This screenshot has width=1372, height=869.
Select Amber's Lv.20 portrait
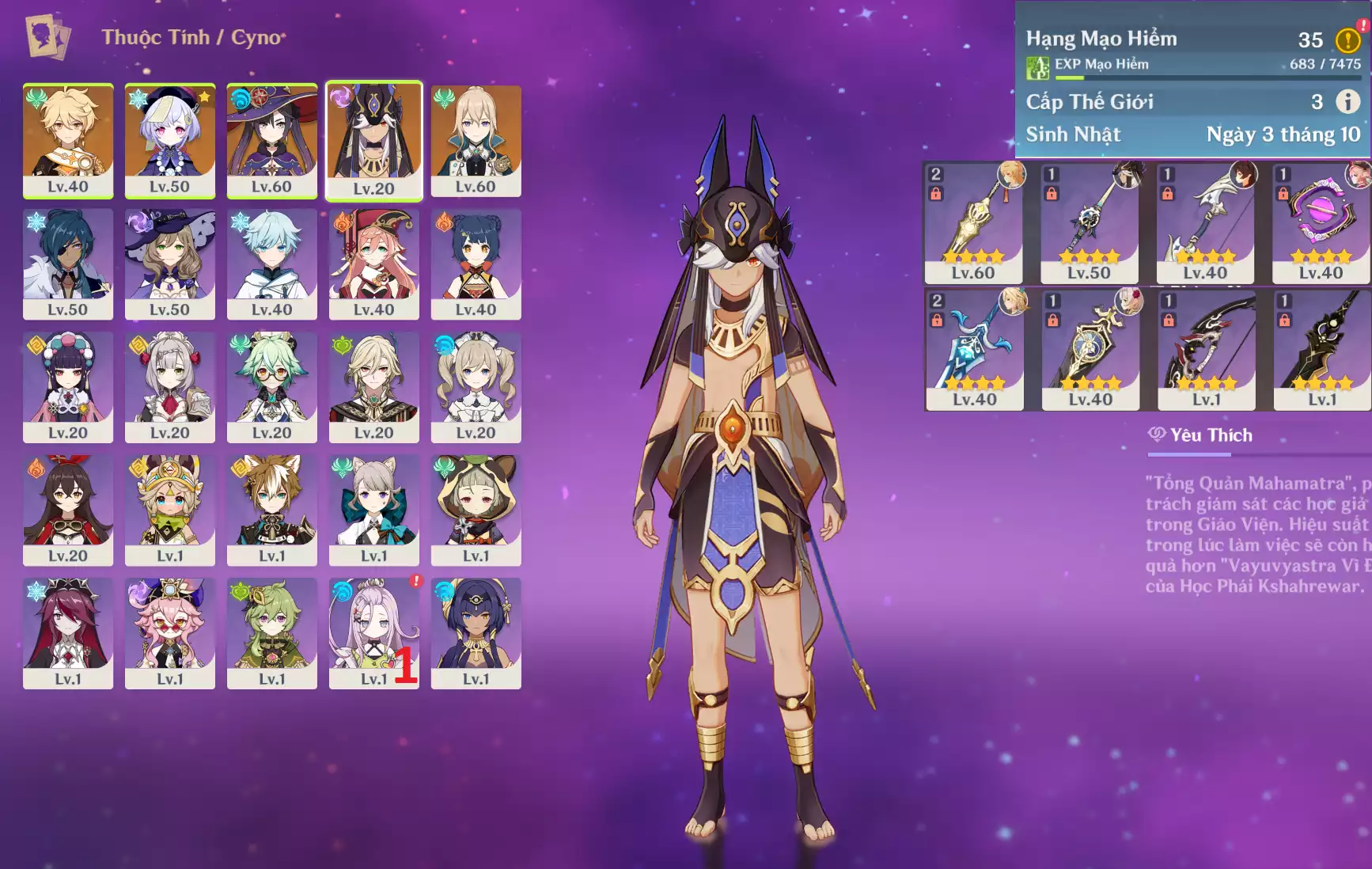[x=68, y=510]
